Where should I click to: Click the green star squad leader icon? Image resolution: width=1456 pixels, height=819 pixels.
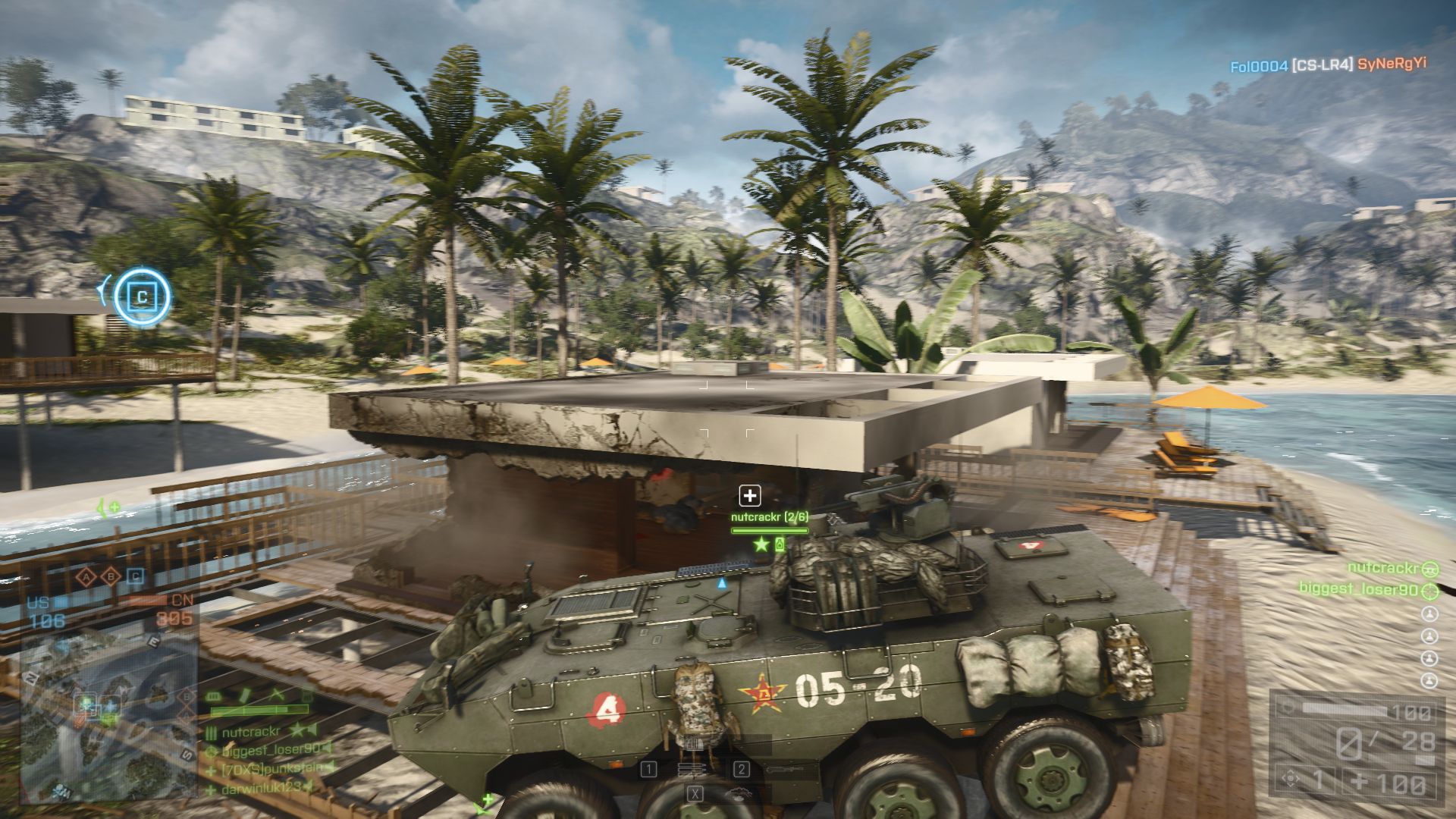click(761, 544)
